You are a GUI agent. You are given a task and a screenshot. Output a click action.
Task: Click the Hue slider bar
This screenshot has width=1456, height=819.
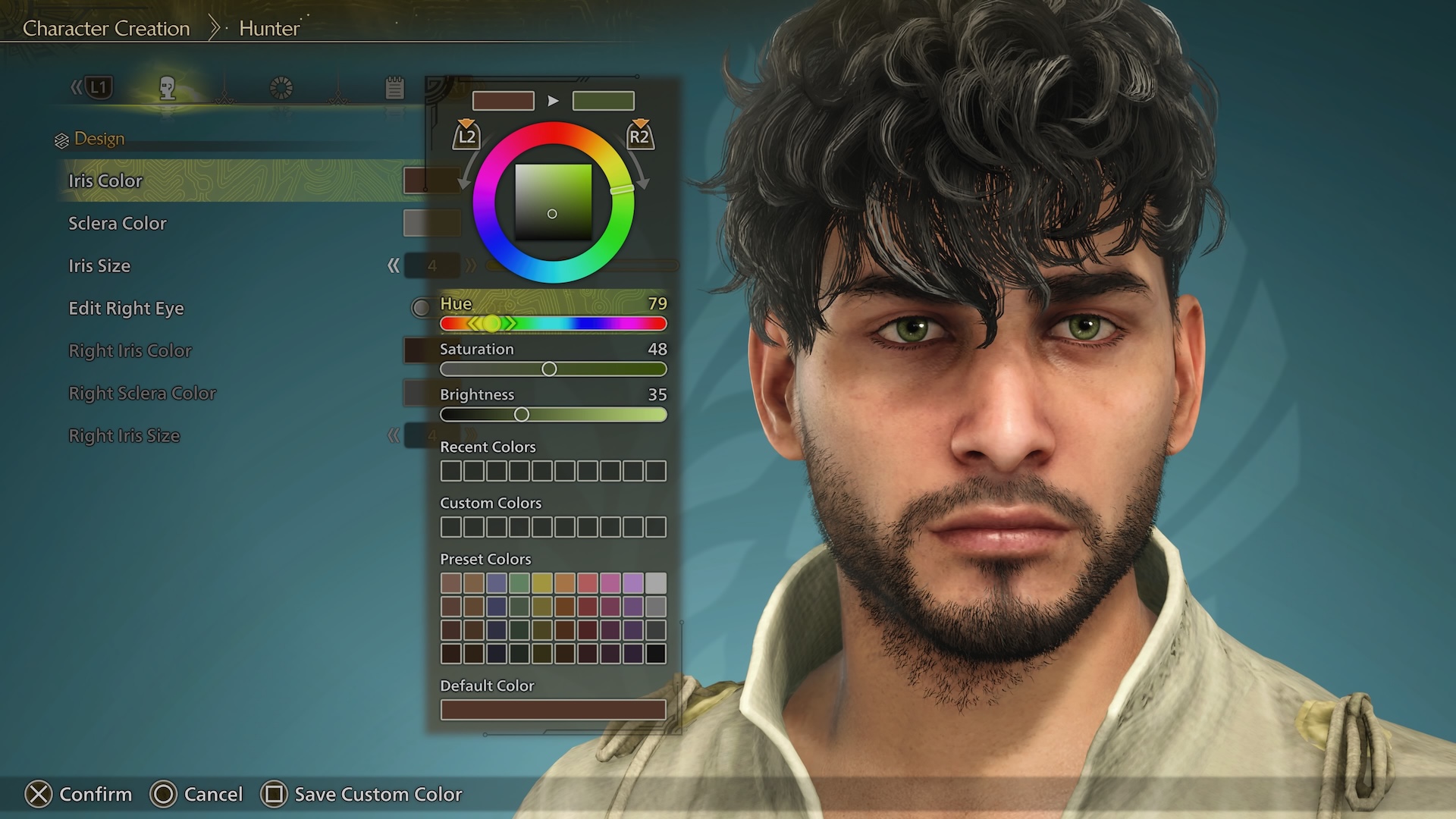point(554,324)
